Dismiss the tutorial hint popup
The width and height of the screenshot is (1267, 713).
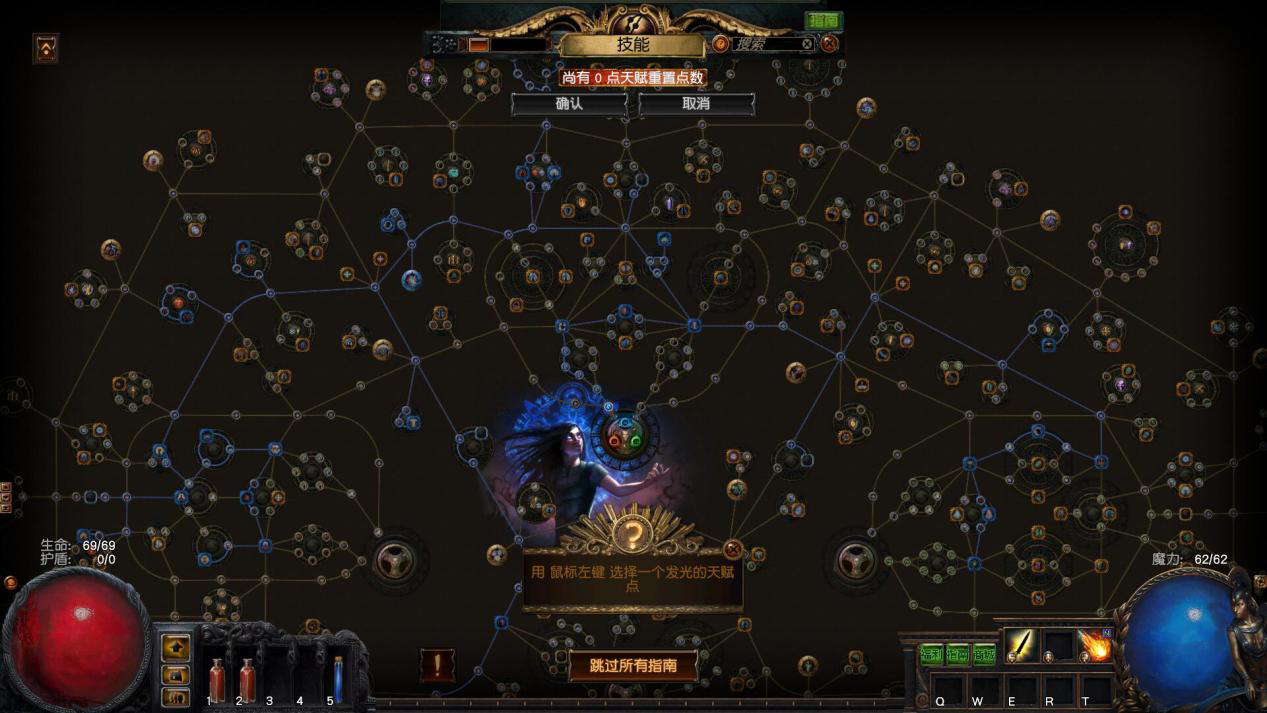[733, 549]
